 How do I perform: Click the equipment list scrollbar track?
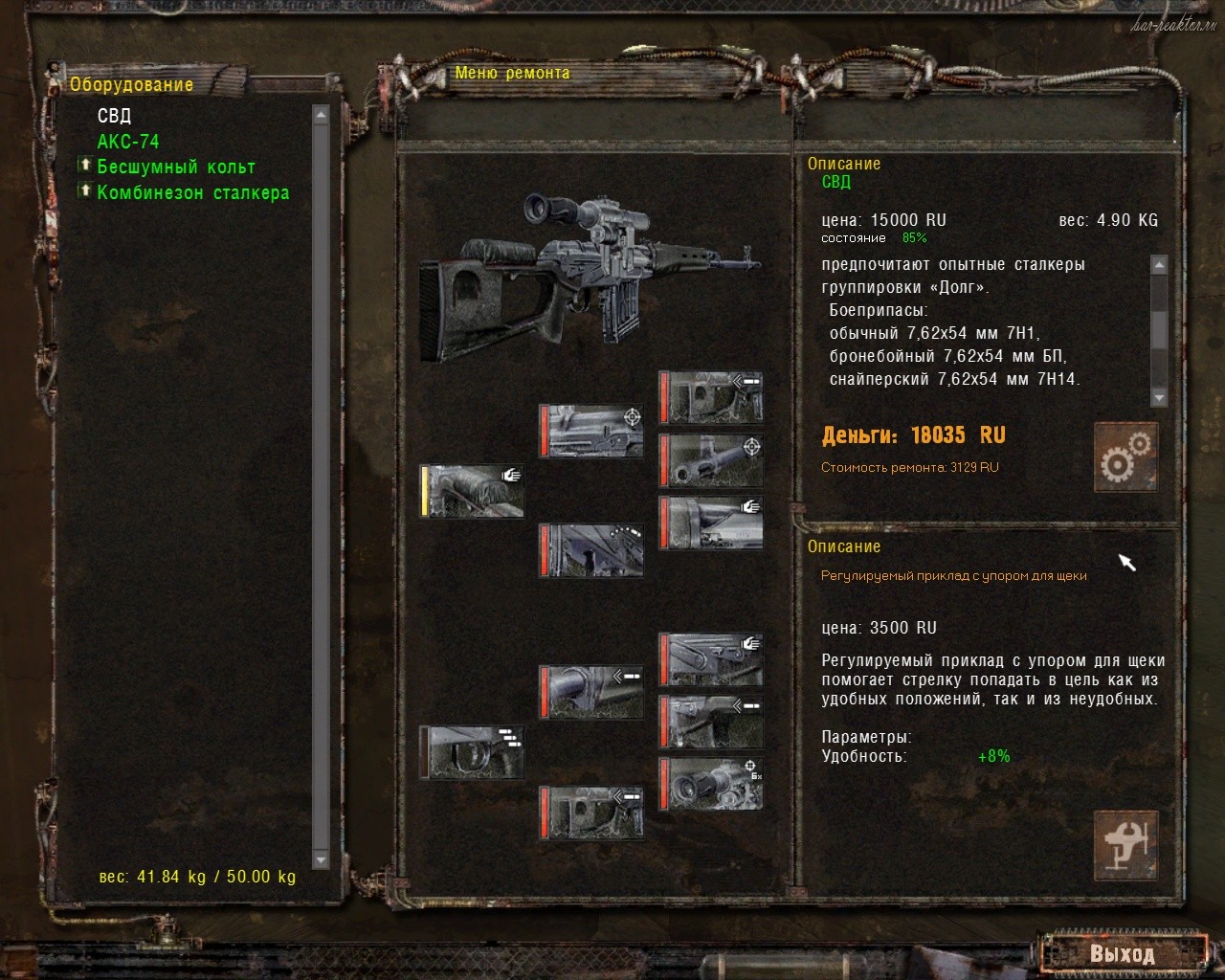(x=321, y=479)
